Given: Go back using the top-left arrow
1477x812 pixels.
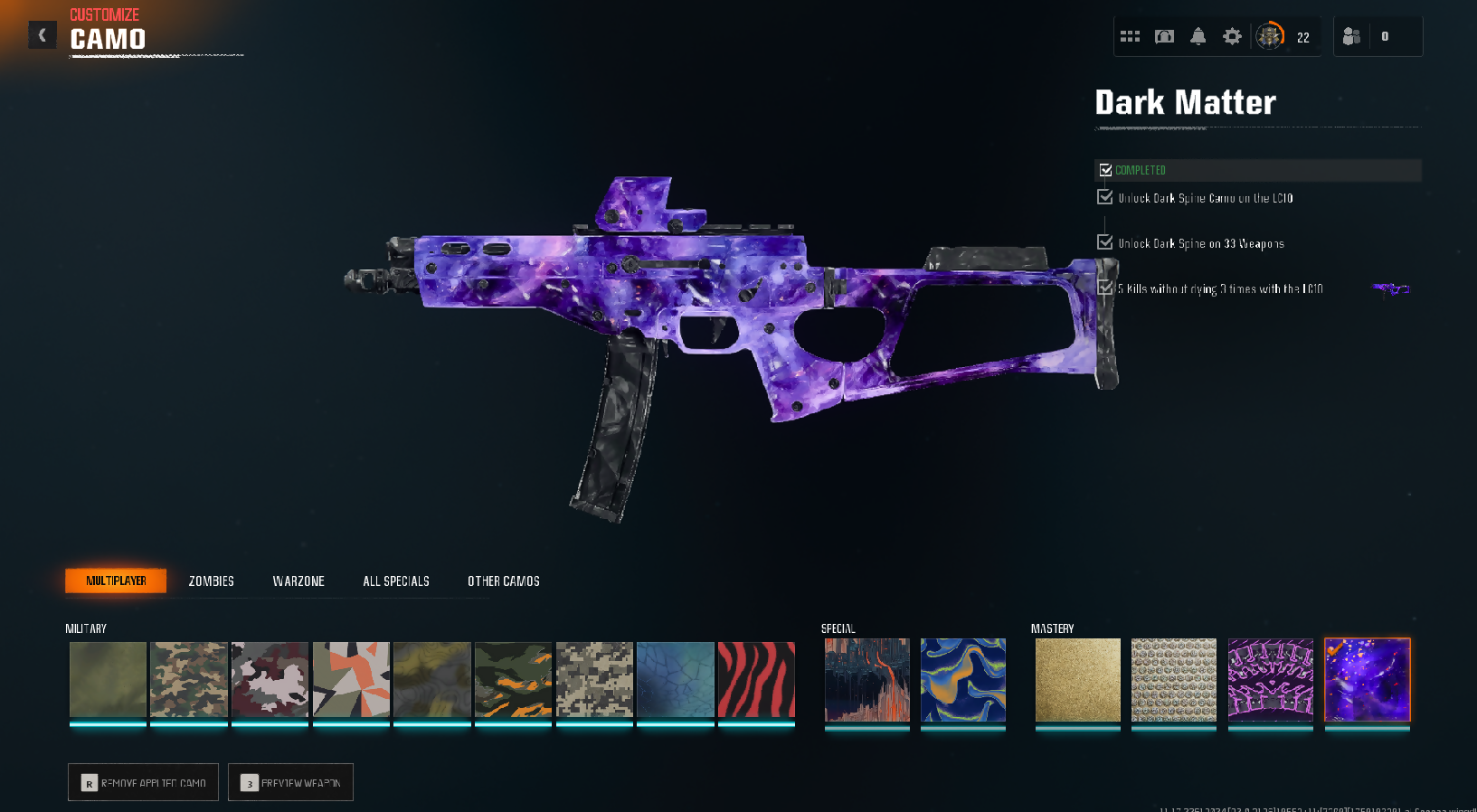Looking at the screenshot, I should click(x=42, y=35).
